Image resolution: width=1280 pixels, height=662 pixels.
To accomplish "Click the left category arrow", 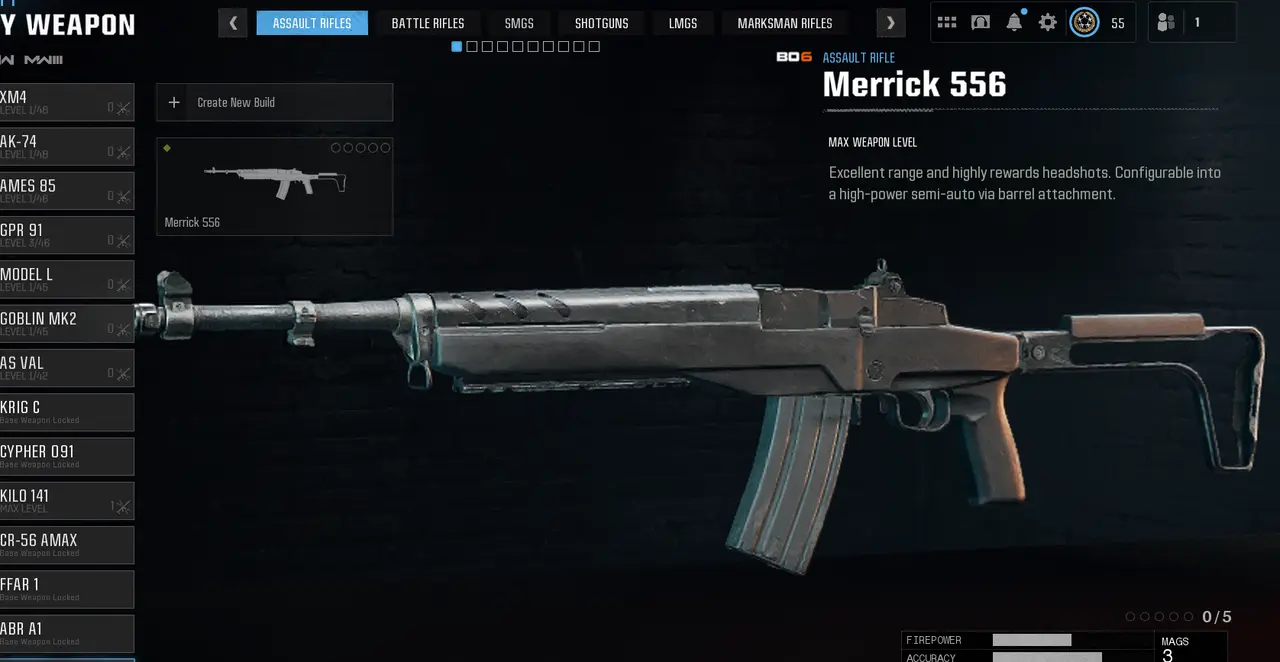I will (233, 23).
